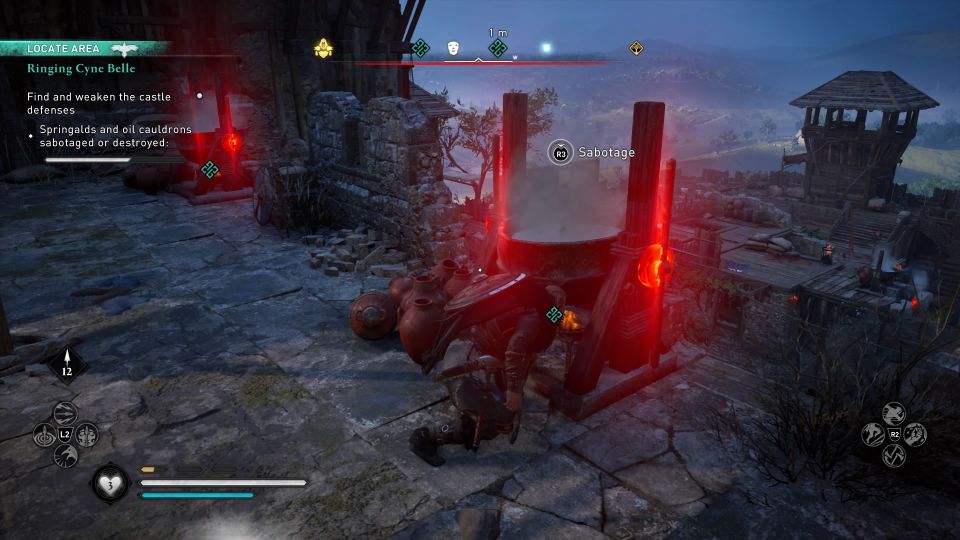Open the Ringing Cyne Belle quest tracker
This screenshot has height=540, width=960.
(x=82, y=68)
